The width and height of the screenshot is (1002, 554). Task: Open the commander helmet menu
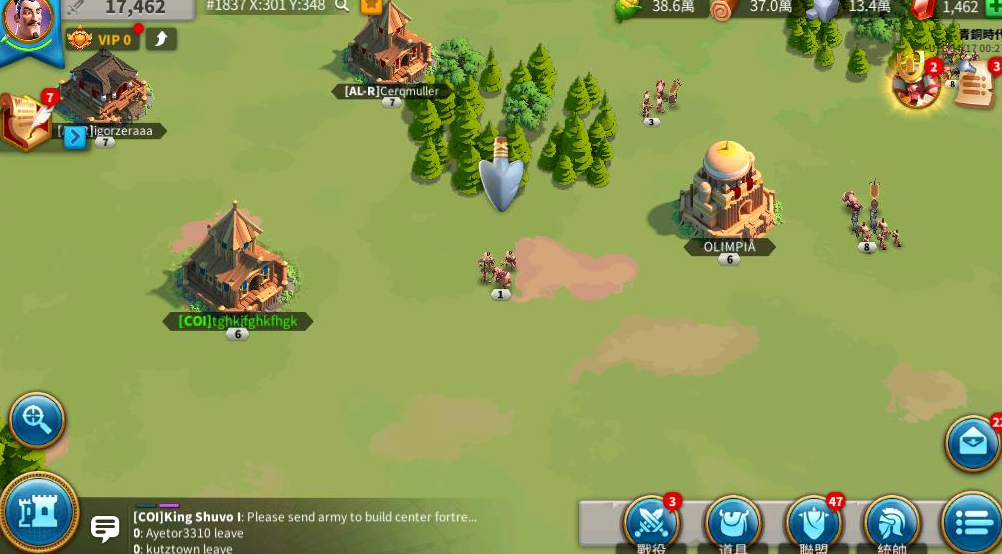click(891, 522)
